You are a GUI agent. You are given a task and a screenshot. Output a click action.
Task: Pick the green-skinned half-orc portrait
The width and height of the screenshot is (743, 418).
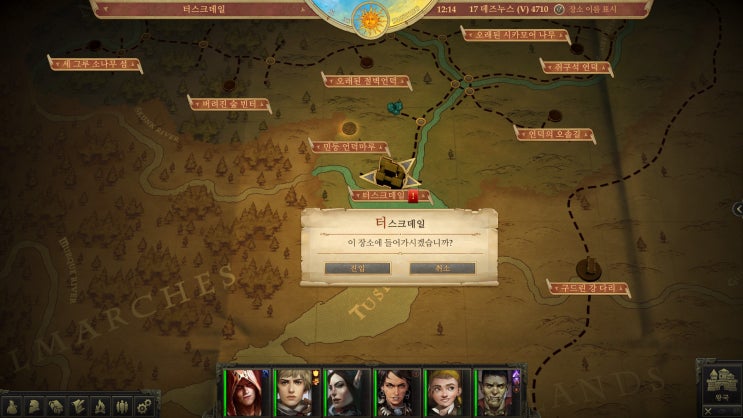[495, 391]
